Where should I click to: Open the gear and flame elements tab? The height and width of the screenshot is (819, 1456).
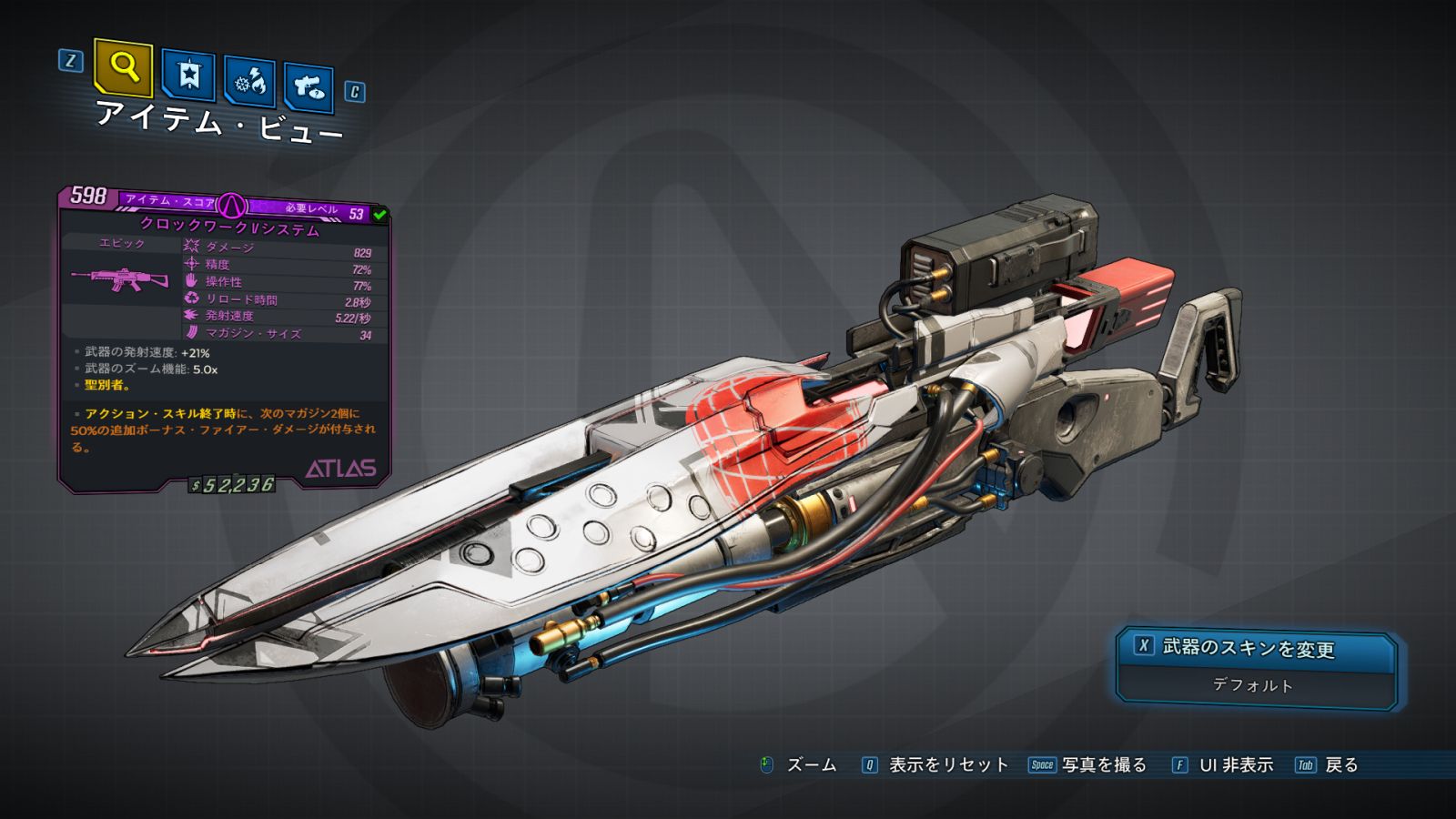[x=249, y=83]
